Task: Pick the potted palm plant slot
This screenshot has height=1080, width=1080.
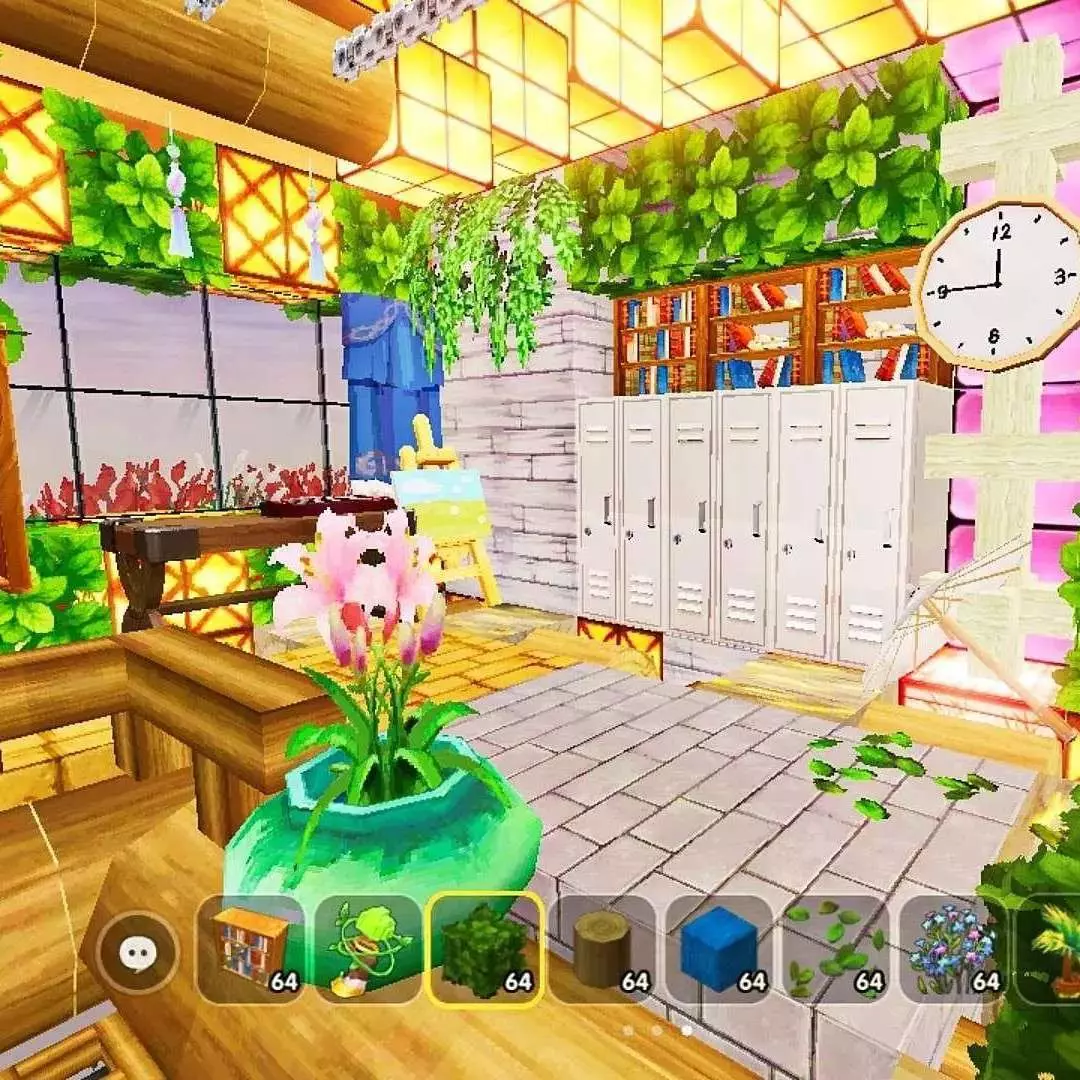Action: 1052,949
